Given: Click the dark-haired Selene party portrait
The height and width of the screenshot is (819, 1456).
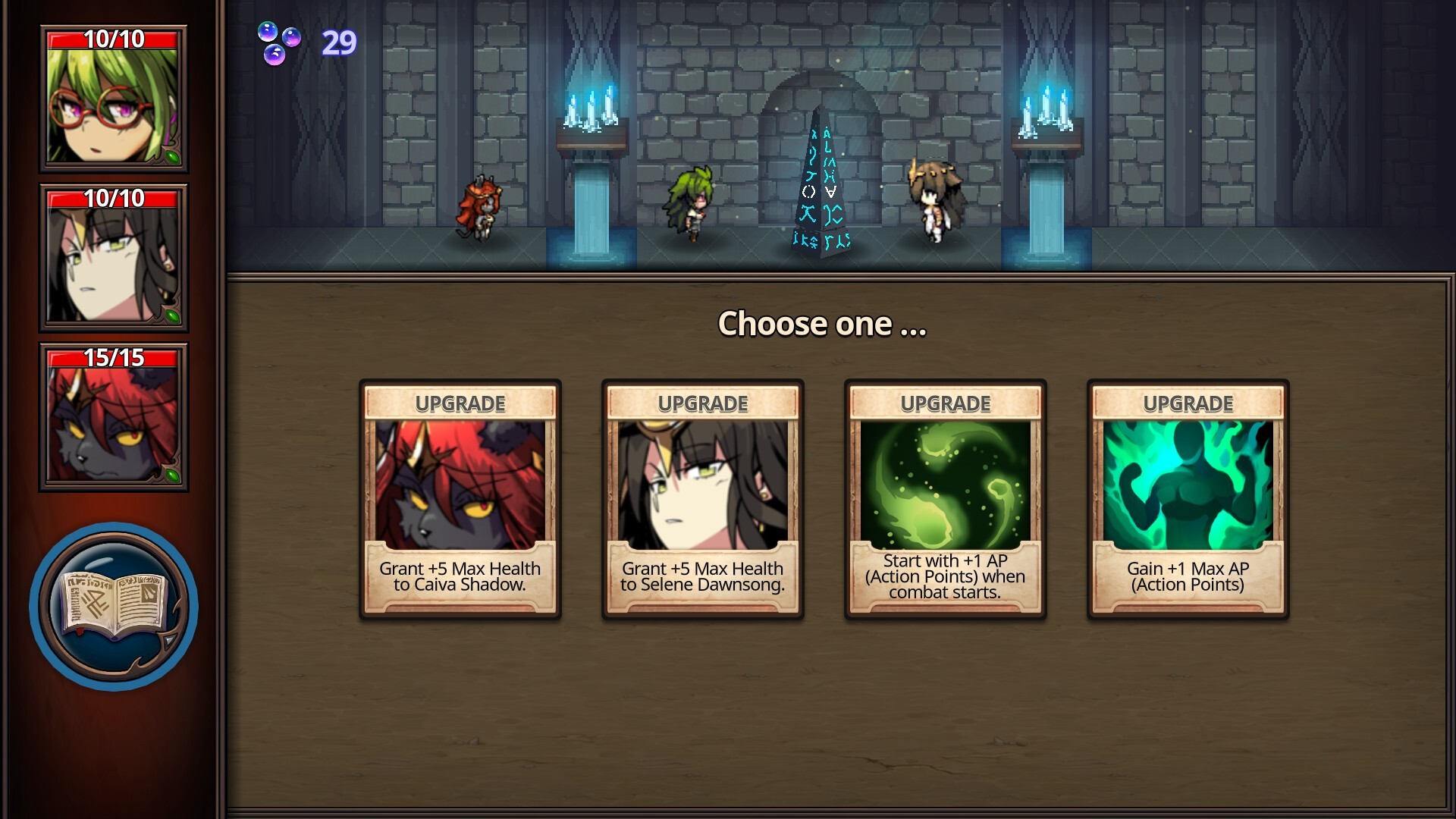Looking at the screenshot, I should (x=114, y=259).
